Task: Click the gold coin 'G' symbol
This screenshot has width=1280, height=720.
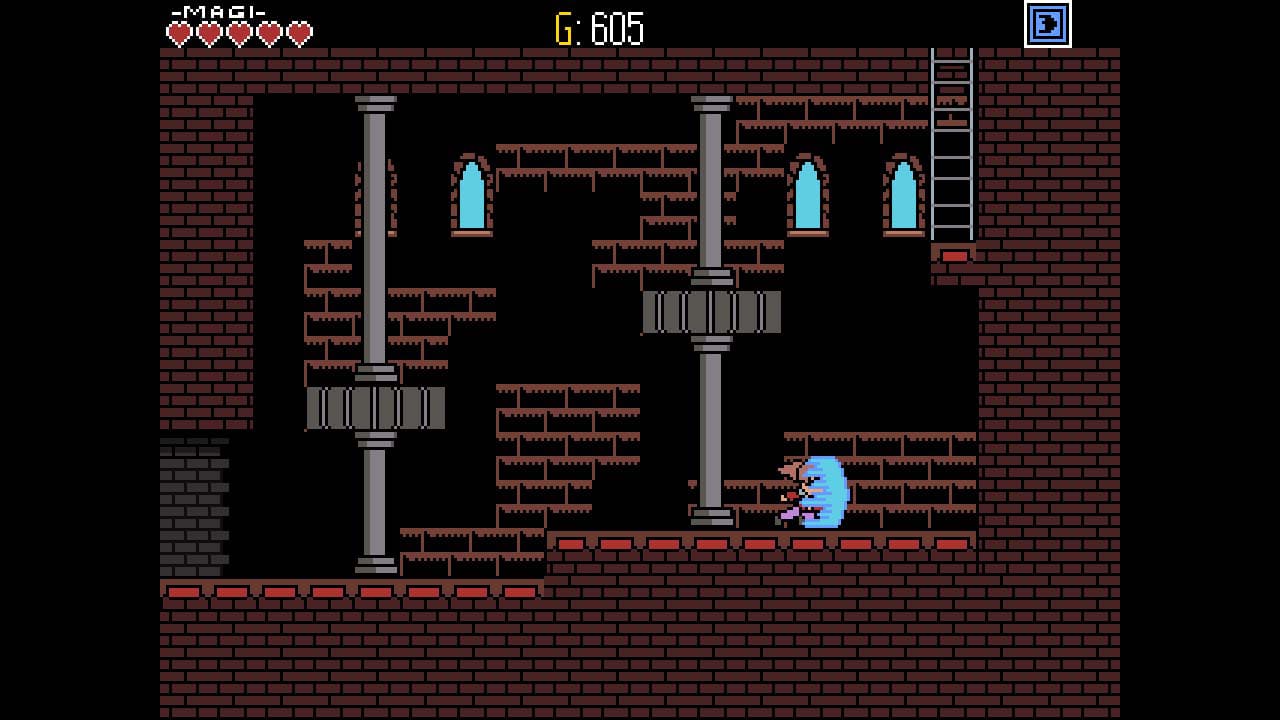Action: 562,26
